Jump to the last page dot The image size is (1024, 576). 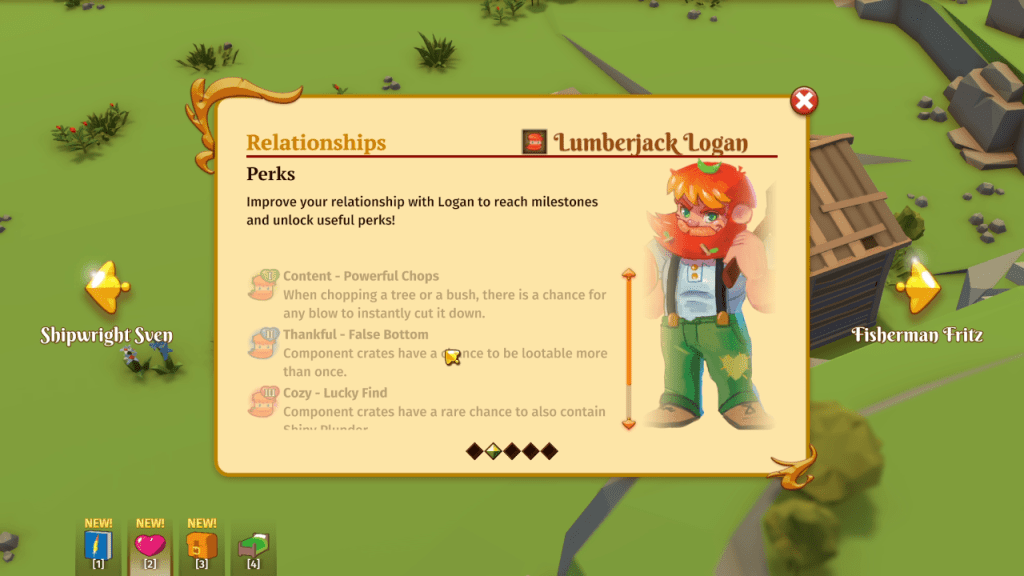(548, 451)
